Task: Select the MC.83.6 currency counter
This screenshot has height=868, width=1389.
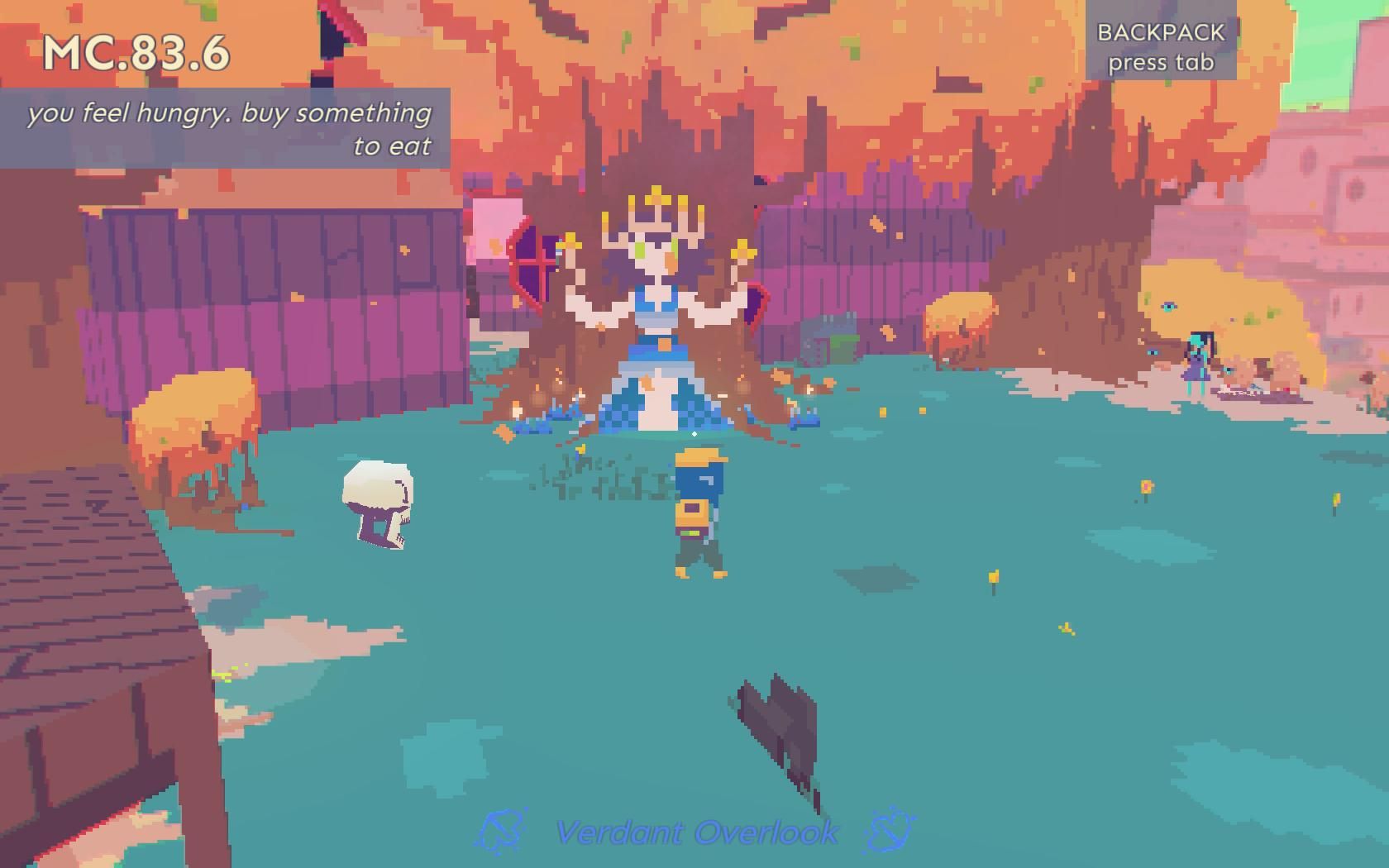Action: coord(135,54)
